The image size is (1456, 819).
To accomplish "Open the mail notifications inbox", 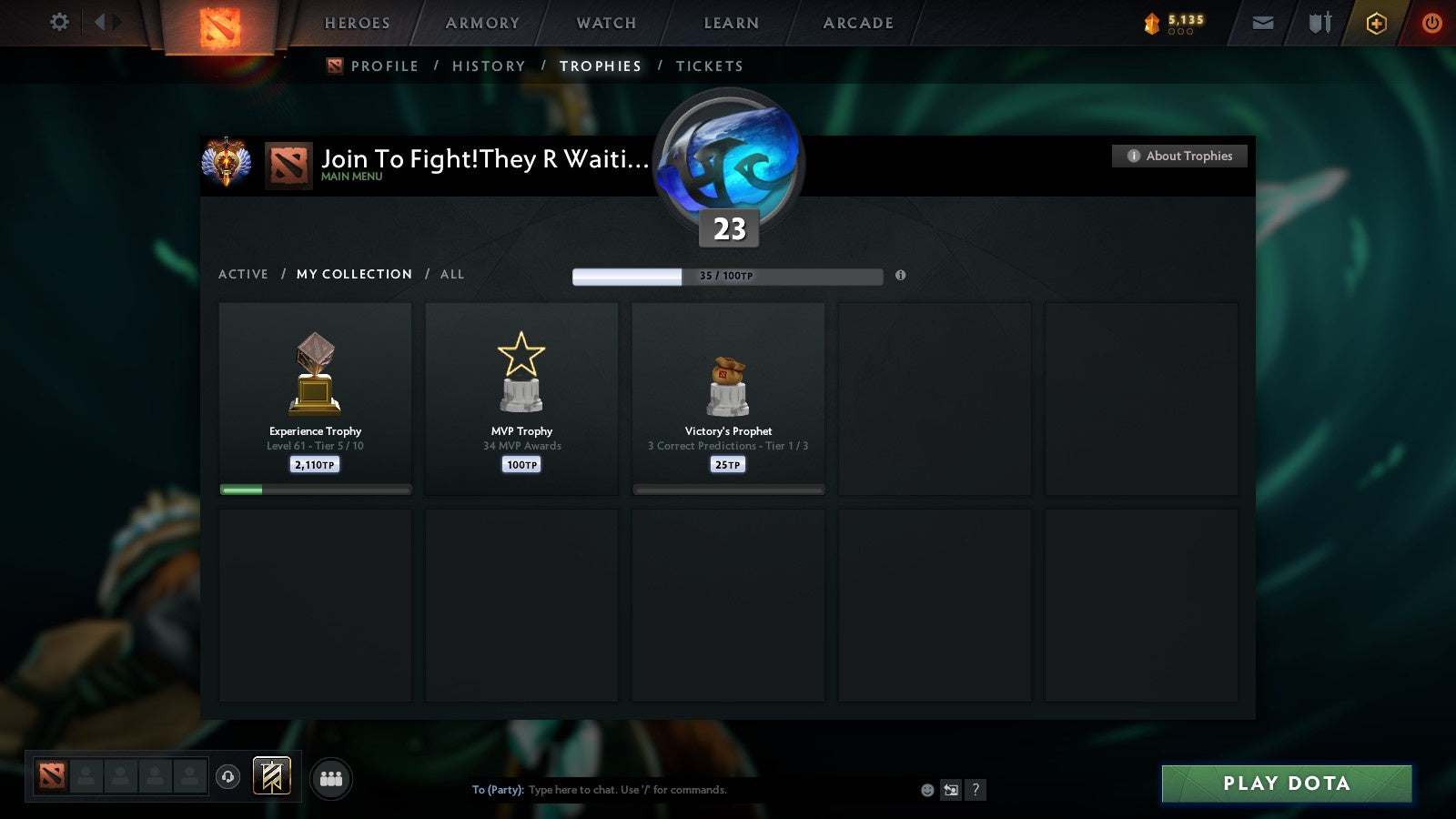I will (1263, 23).
